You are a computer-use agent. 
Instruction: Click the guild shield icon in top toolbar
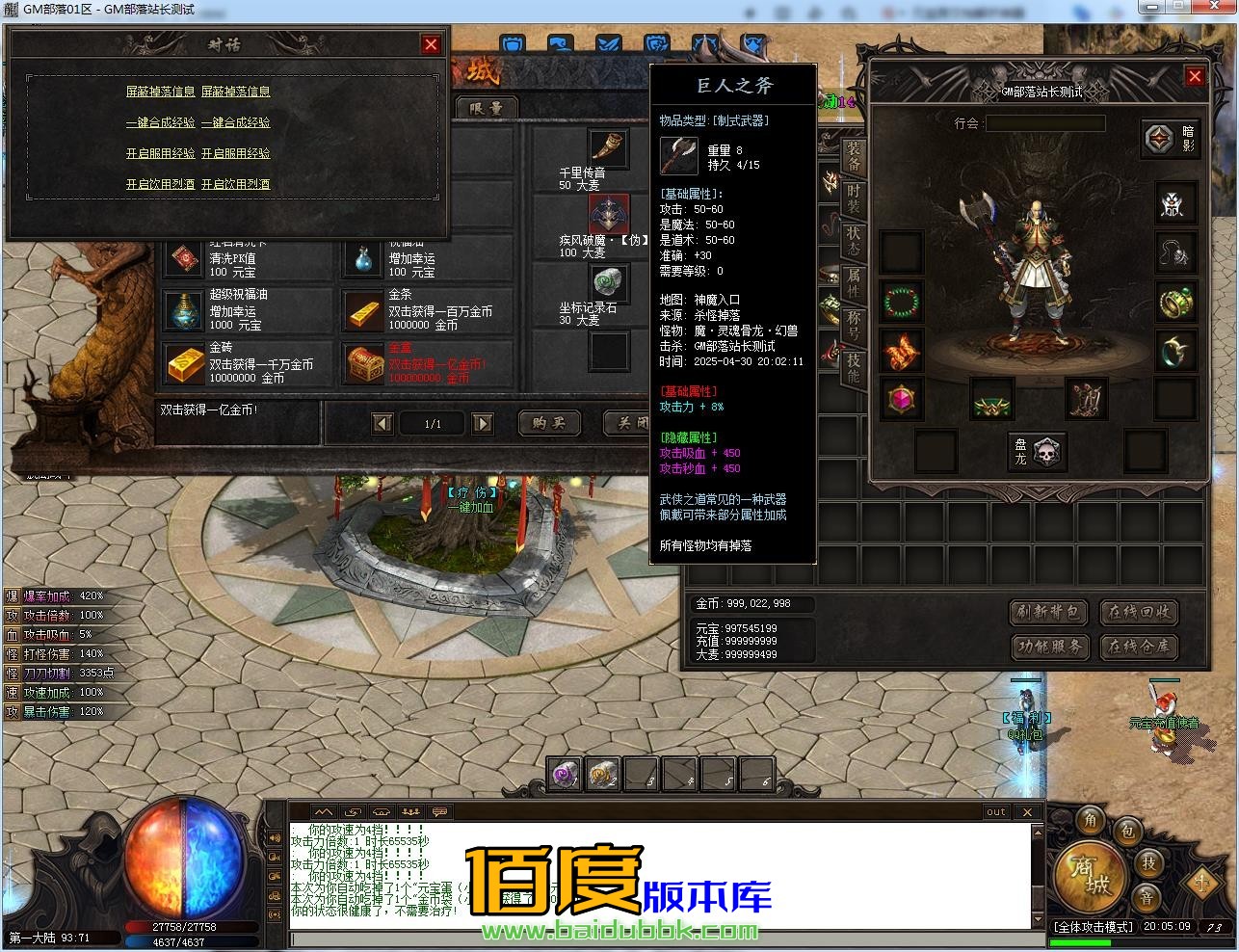[x=512, y=42]
